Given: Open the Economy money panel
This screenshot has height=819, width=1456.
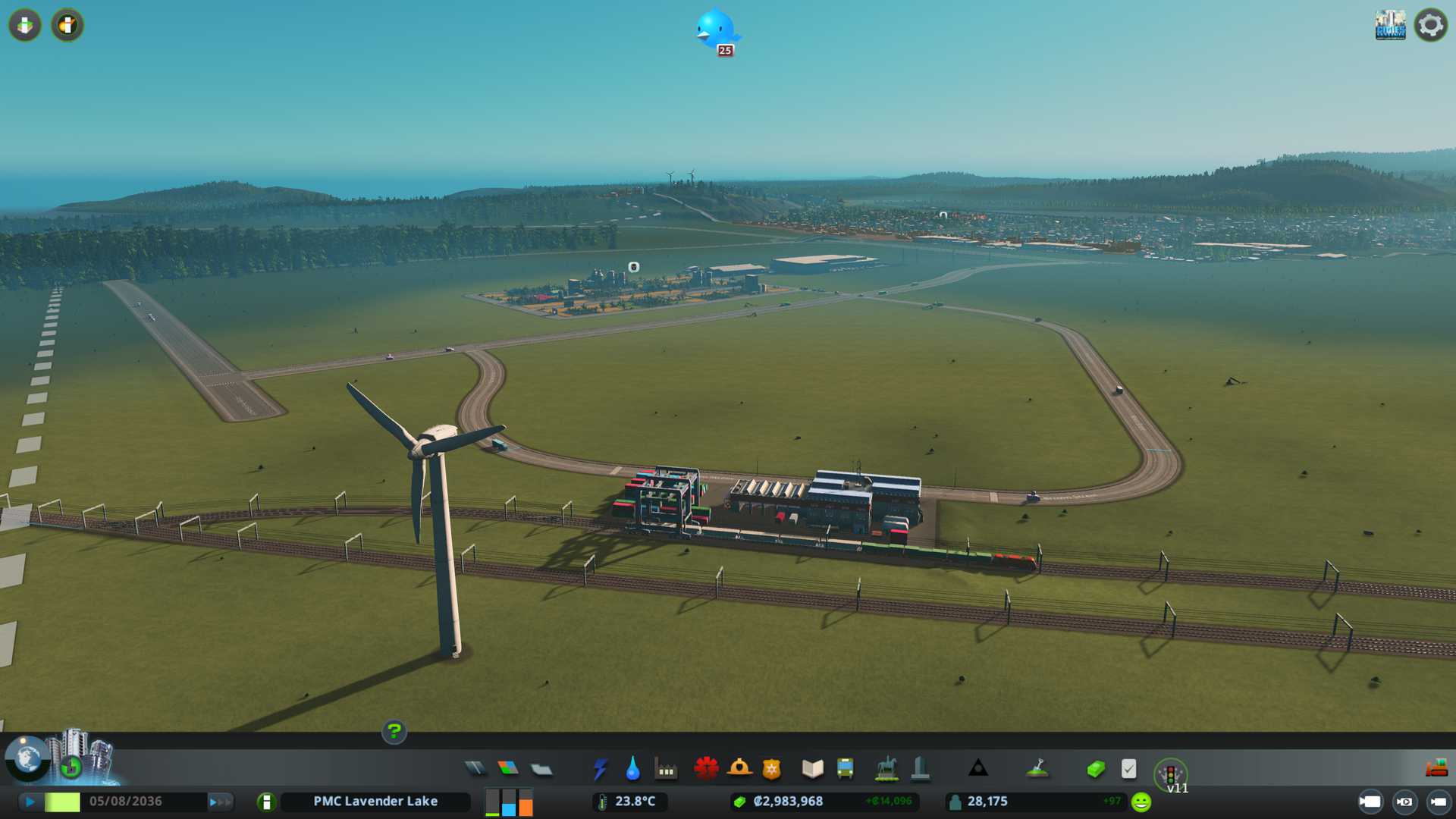Looking at the screenshot, I should pos(1096,769).
